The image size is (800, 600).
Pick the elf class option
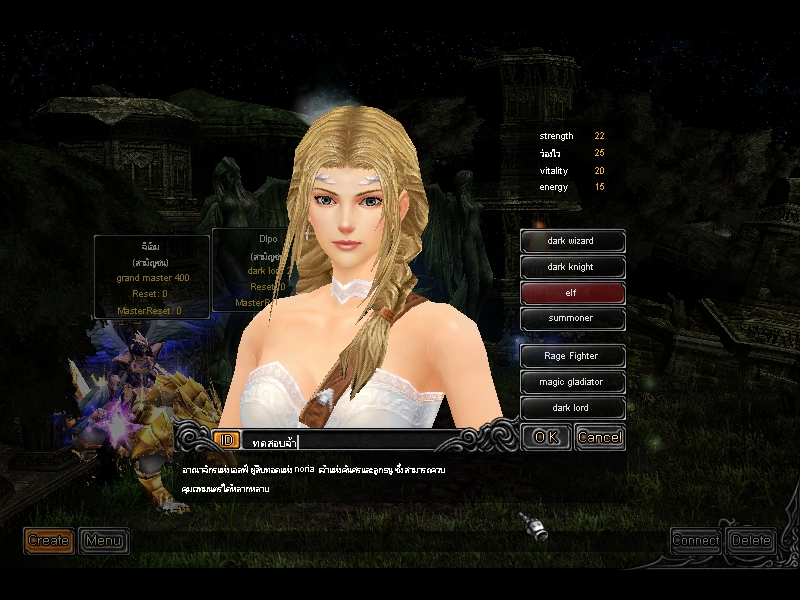[573, 293]
